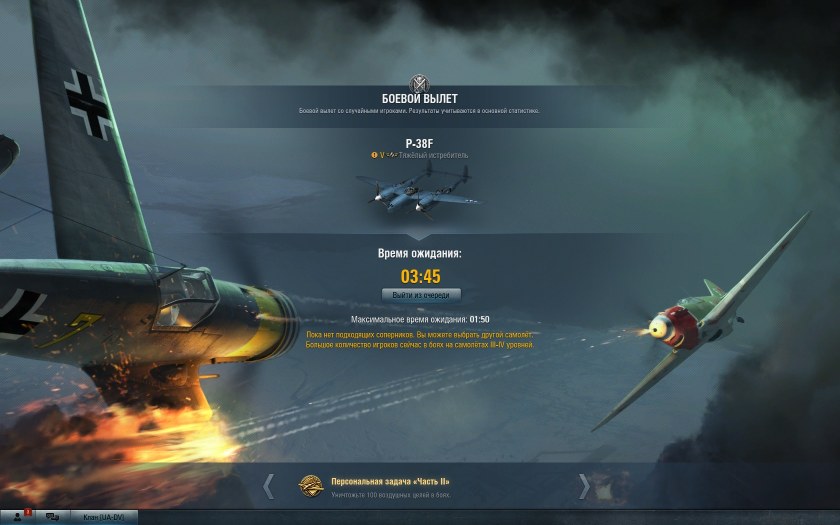Click the "Выйти из очереди" leave-queue button
The image size is (840, 525).
click(421, 295)
